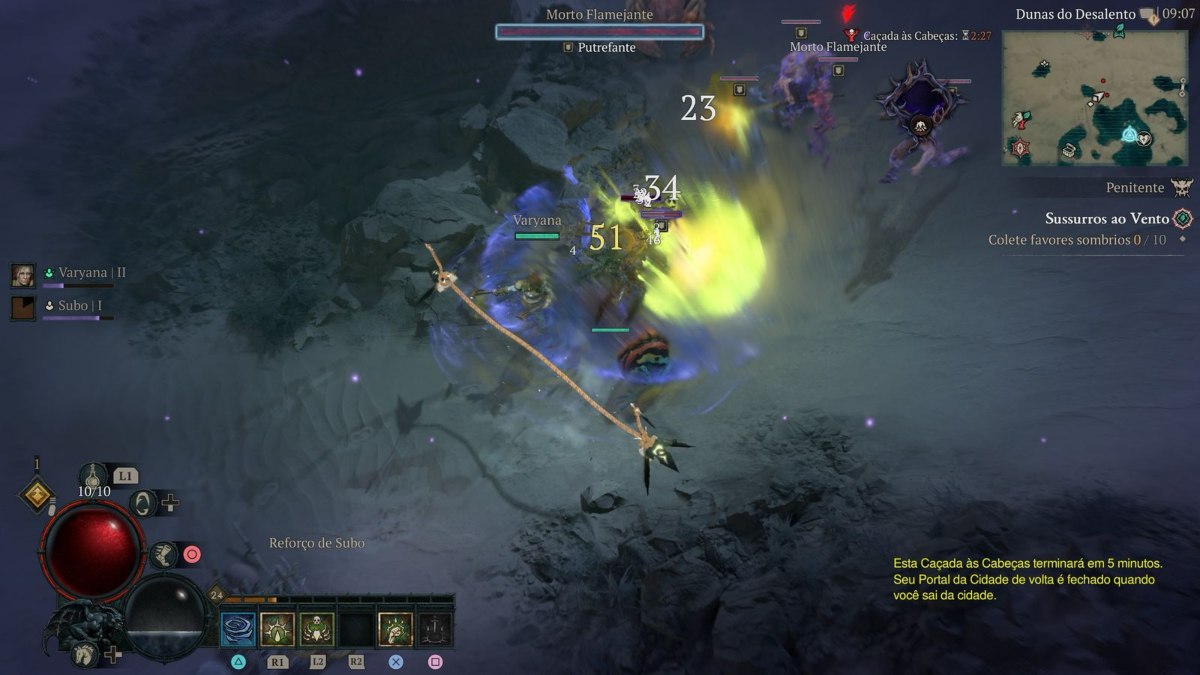1200x675 pixels.
Task: Select Varyana's mercenary portrait
Action: (23, 275)
